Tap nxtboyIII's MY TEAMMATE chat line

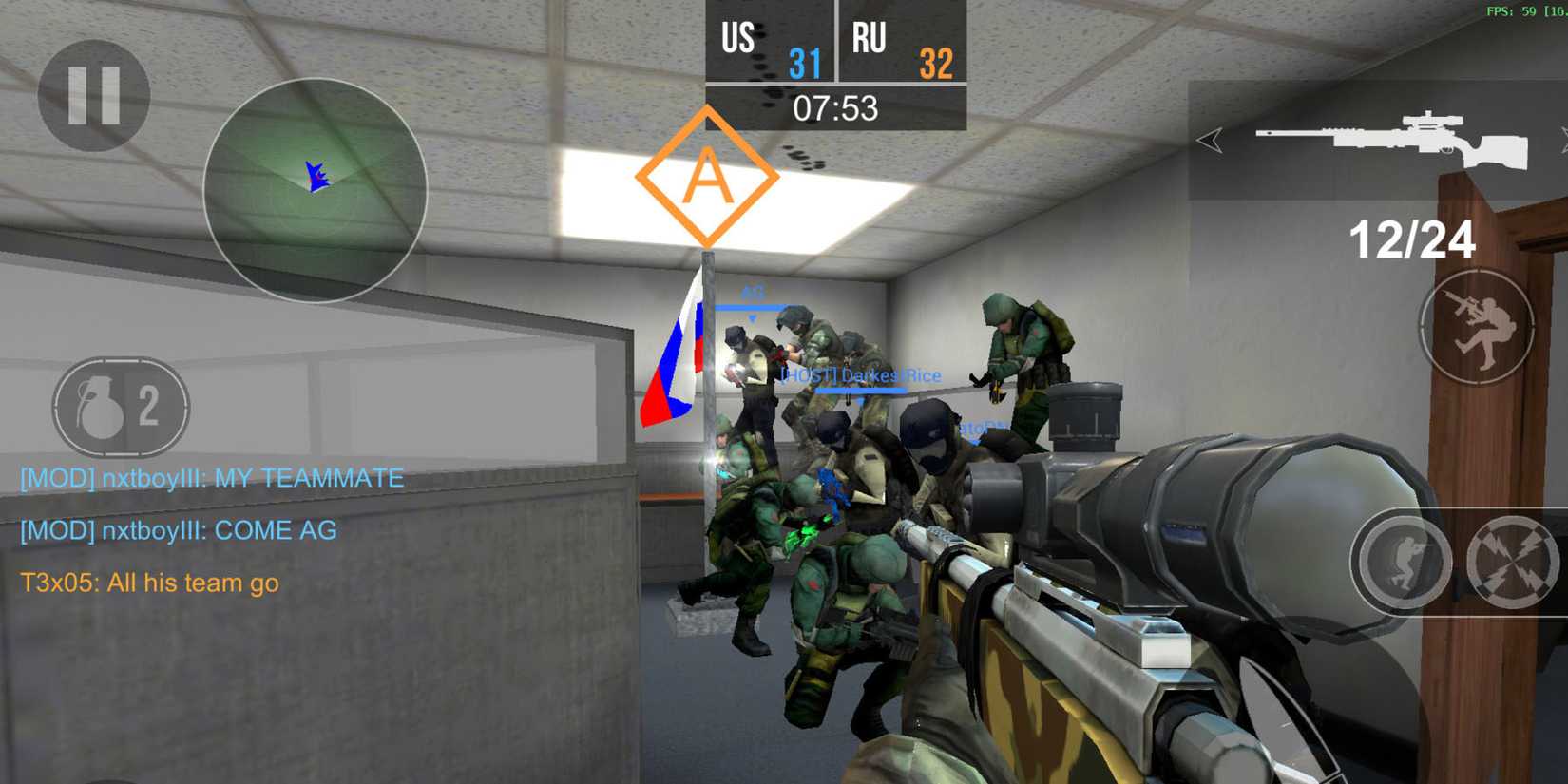(x=211, y=479)
